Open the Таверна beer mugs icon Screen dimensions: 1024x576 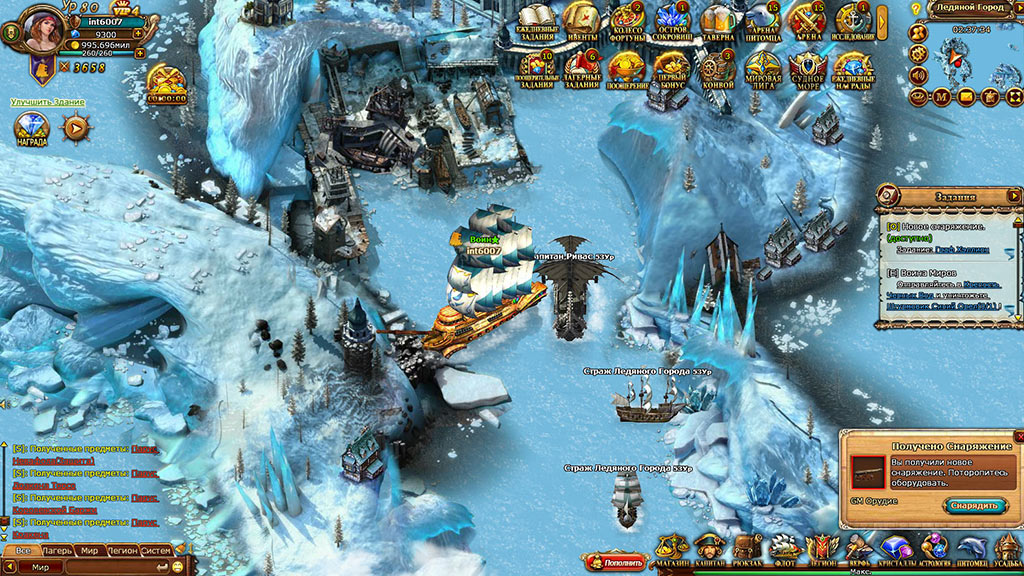(x=717, y=20)
